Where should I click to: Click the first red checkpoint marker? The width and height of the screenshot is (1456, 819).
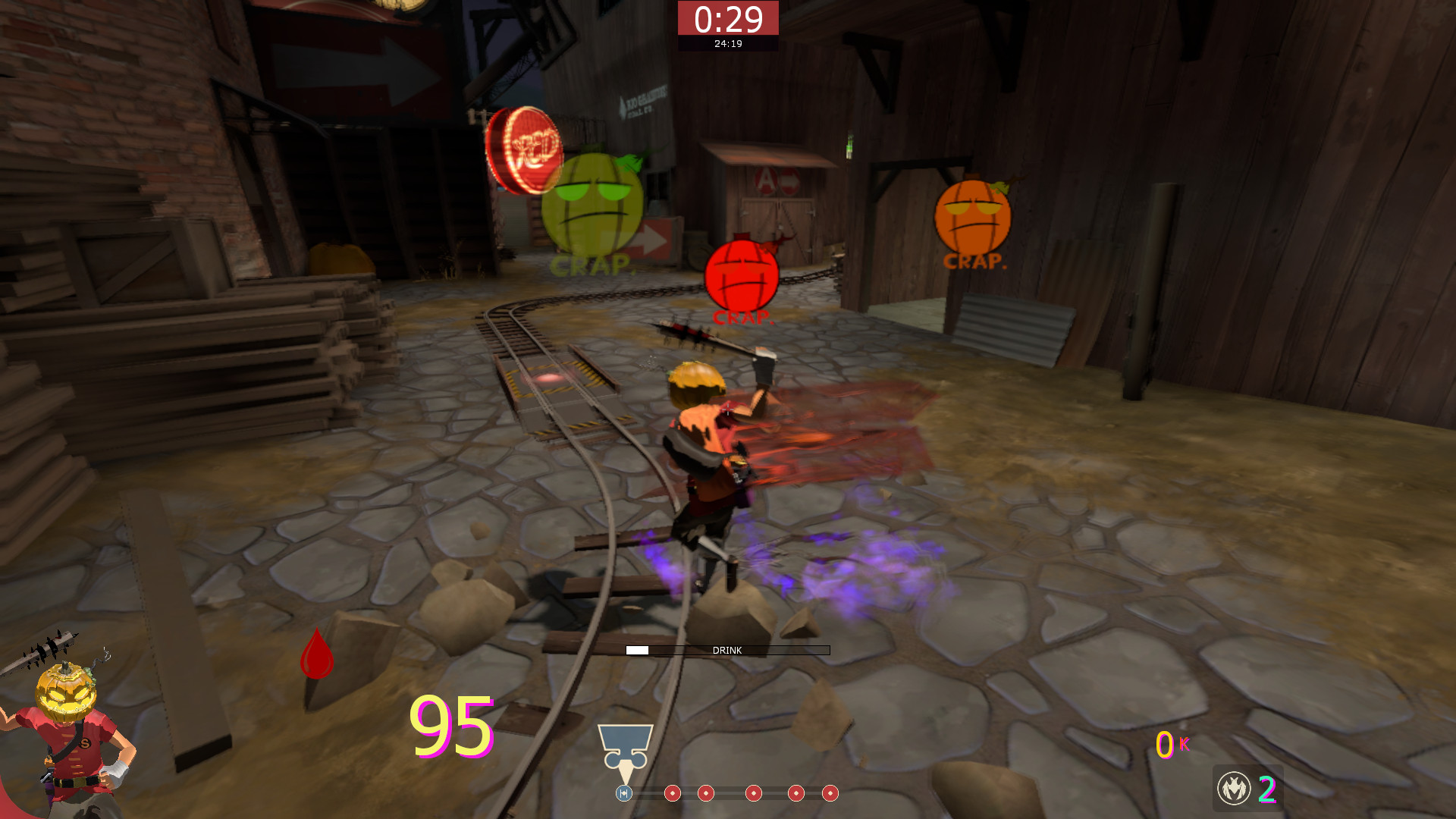(673, 794)
